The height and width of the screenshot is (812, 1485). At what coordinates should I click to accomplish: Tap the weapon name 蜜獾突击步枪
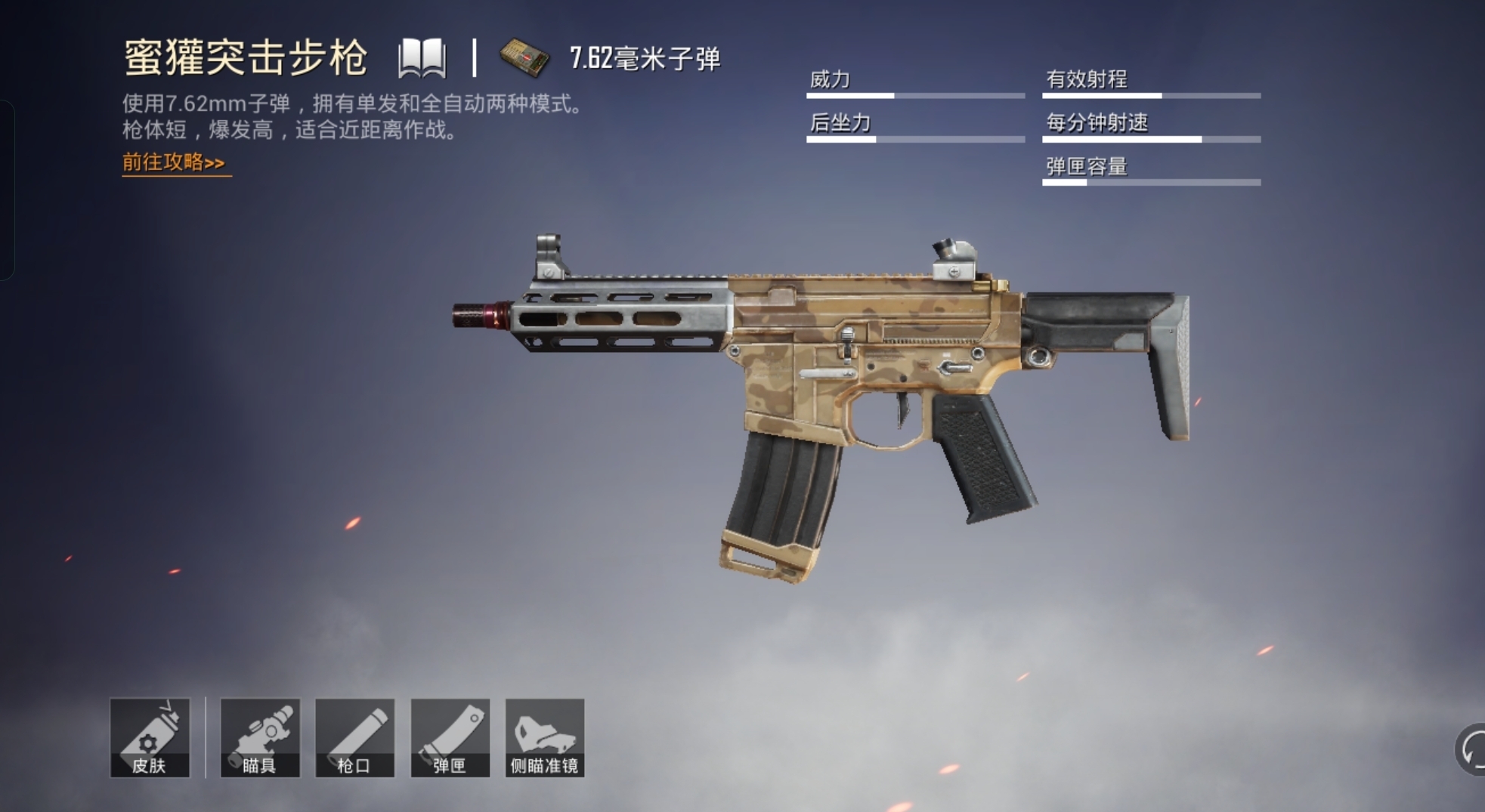point(246,57)
